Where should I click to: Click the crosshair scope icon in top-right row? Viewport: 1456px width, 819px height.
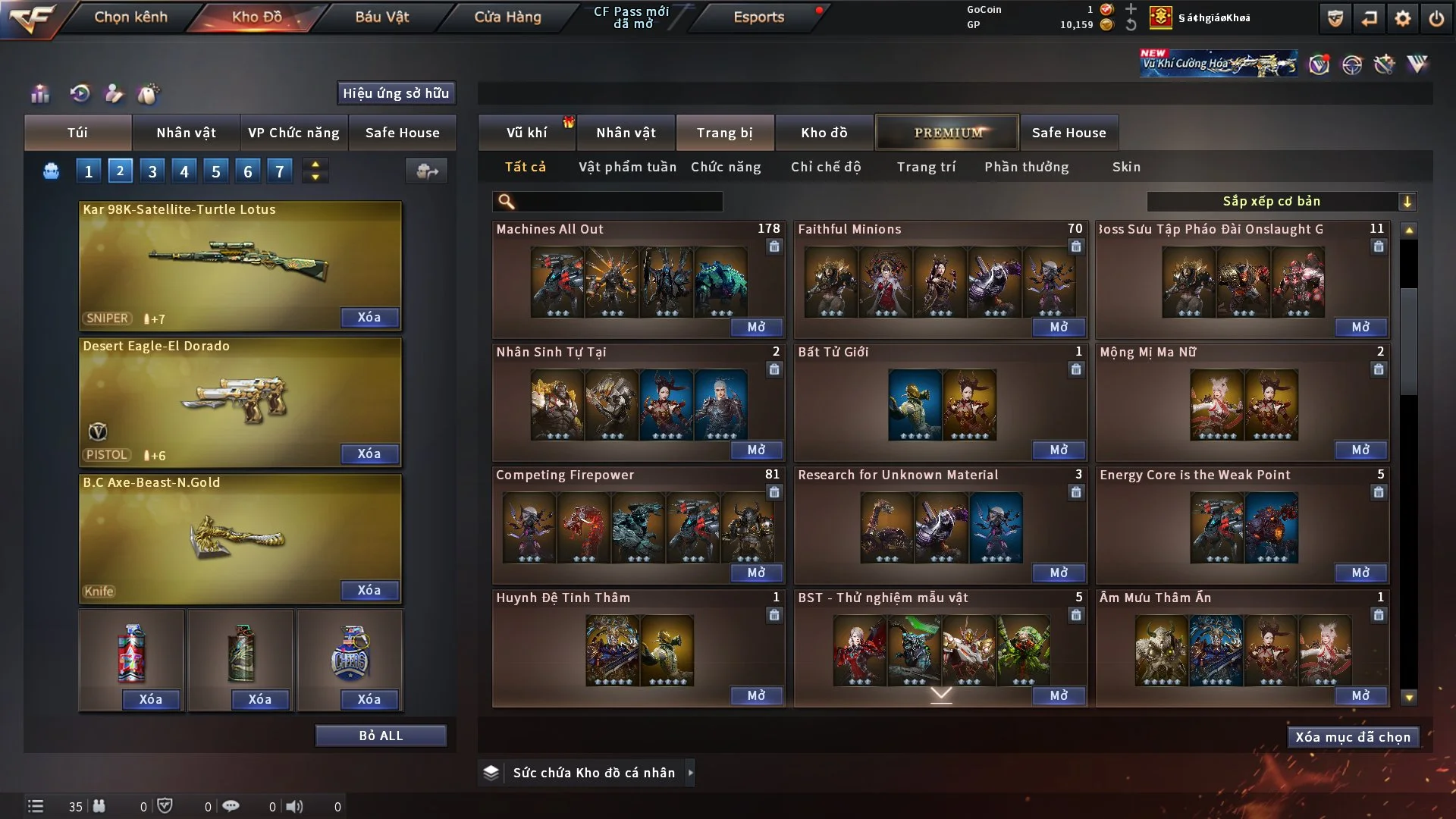tap(1353, 64)
